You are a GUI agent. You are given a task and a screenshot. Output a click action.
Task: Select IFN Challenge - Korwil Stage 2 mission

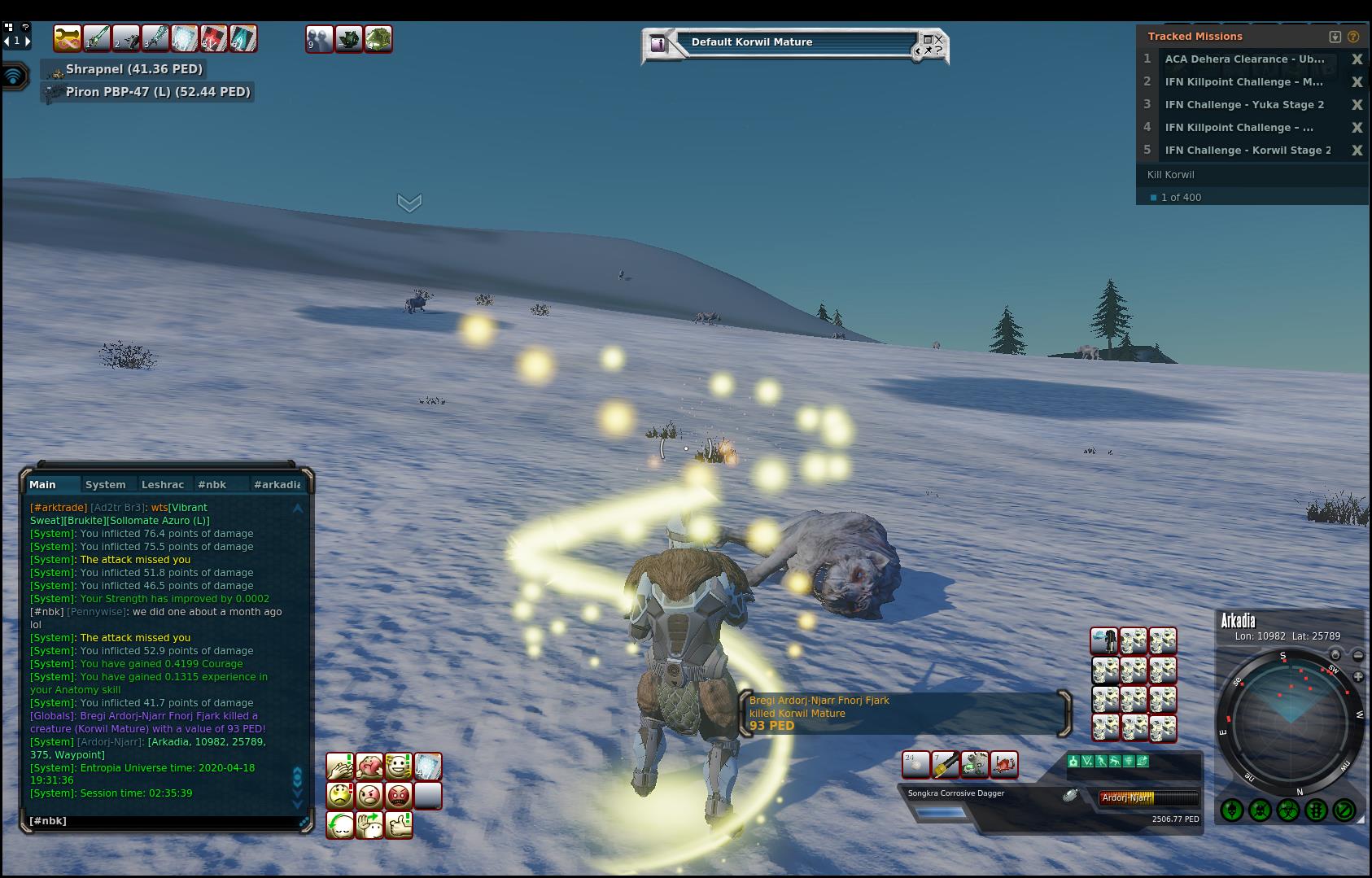click(x=1247, y=151)
